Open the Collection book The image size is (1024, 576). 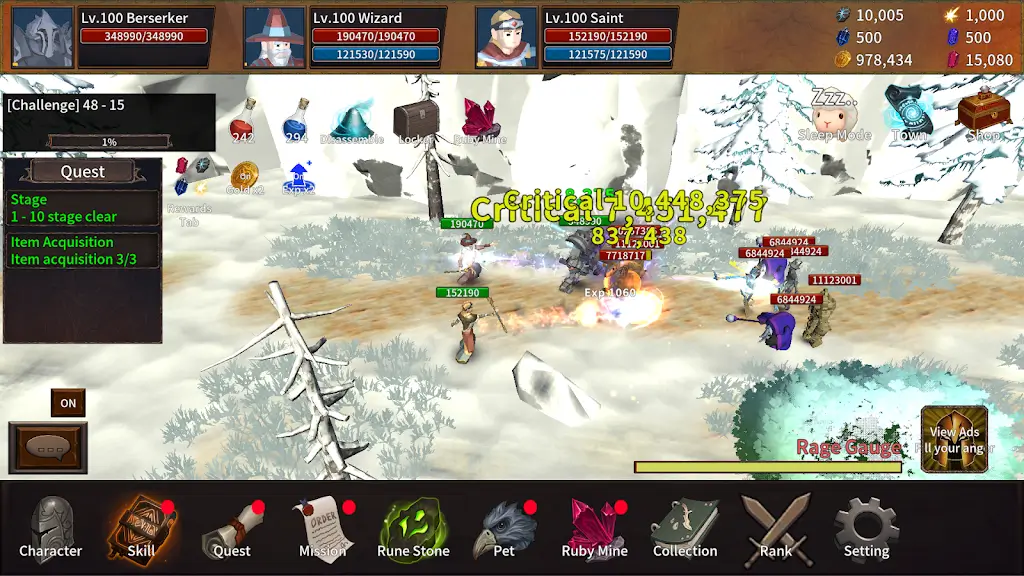point(685,527)
